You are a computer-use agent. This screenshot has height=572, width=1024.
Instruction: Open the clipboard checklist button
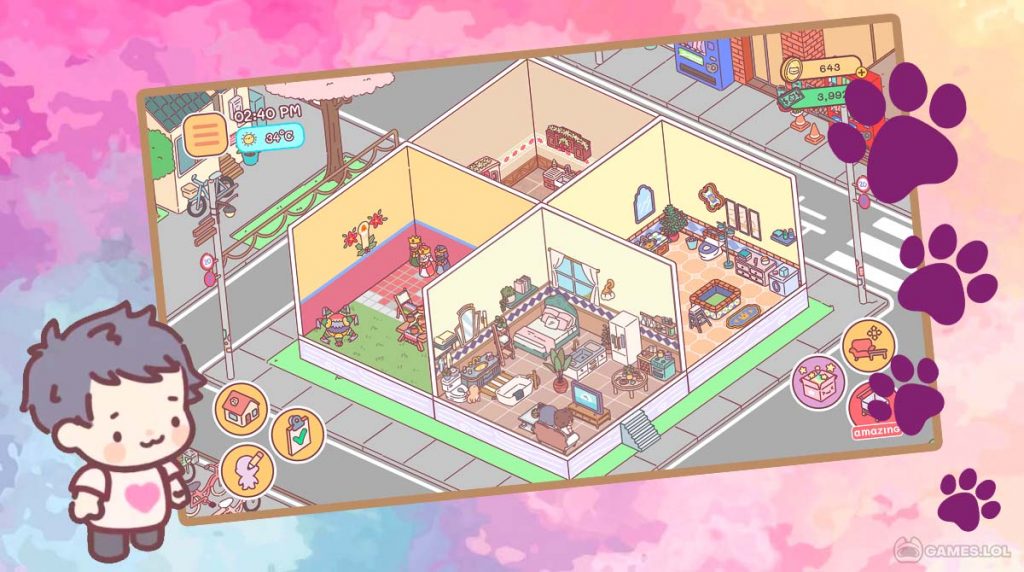[297, 433]
